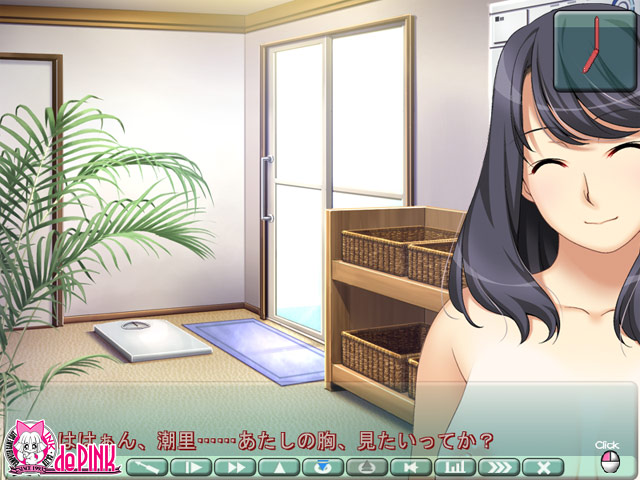
Task: Activate the triple-chevron skip button
Action: (x=498, y=466)
